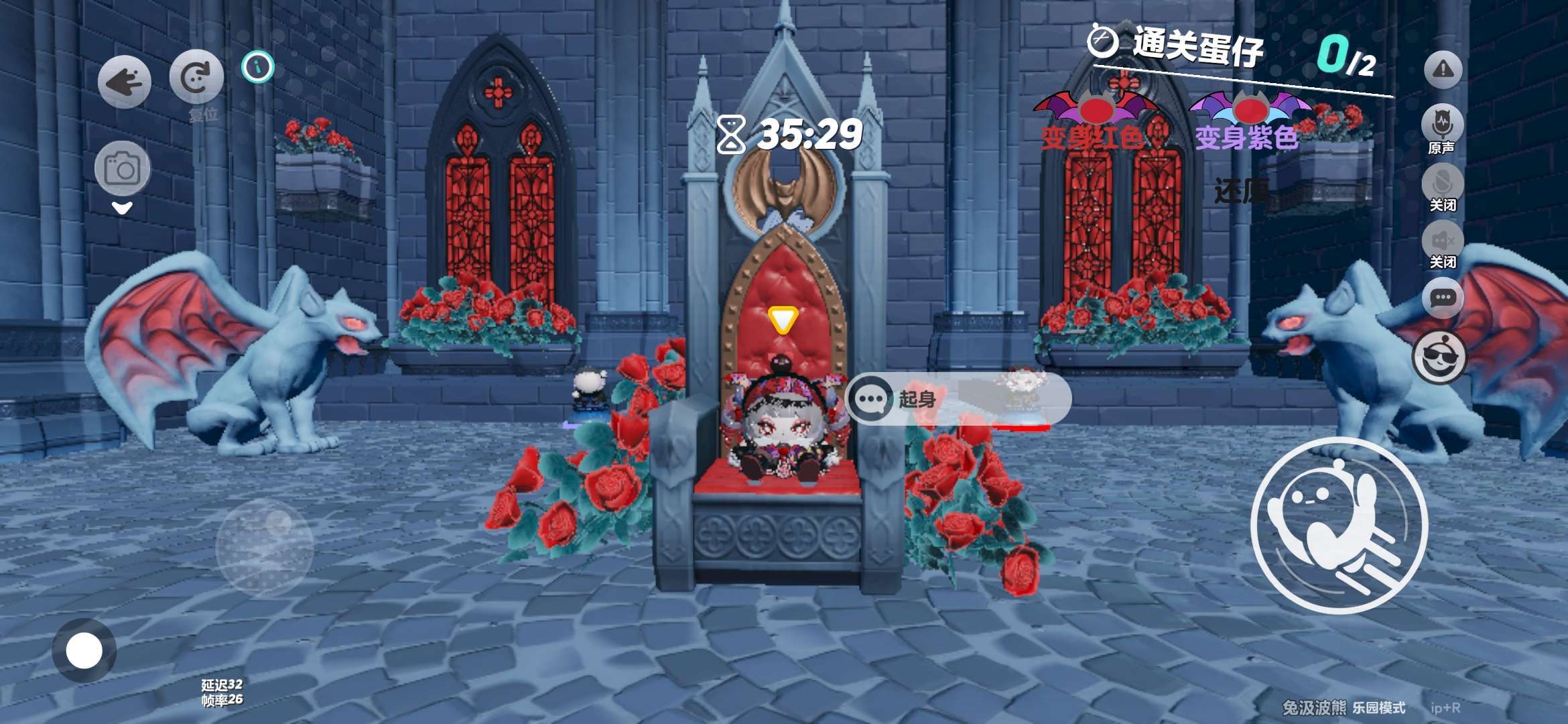Open the sunglasses emote menu

1439,357
